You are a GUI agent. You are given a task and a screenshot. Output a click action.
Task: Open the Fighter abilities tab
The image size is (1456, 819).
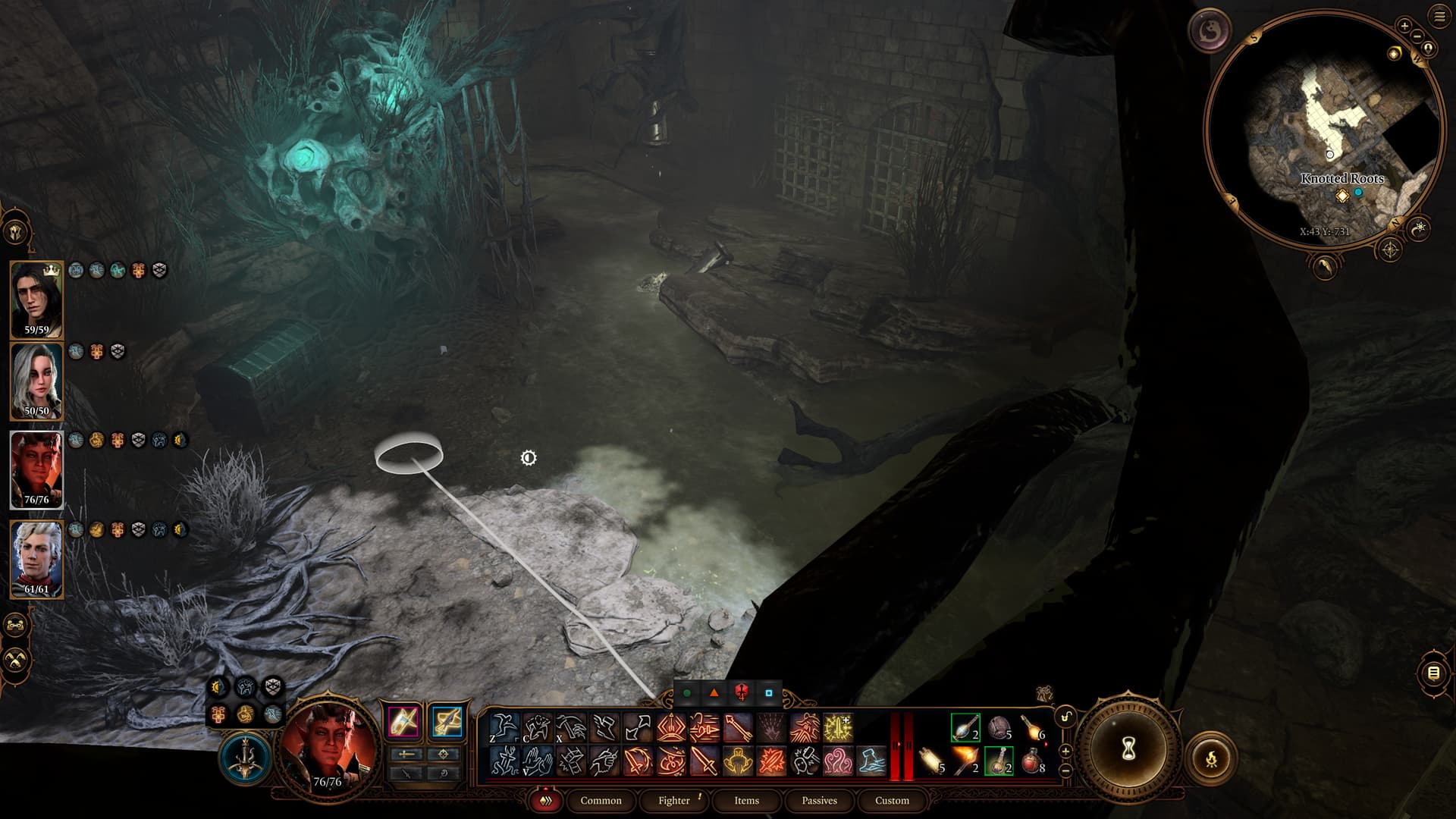pyautogui.click(x=674, y=801)
